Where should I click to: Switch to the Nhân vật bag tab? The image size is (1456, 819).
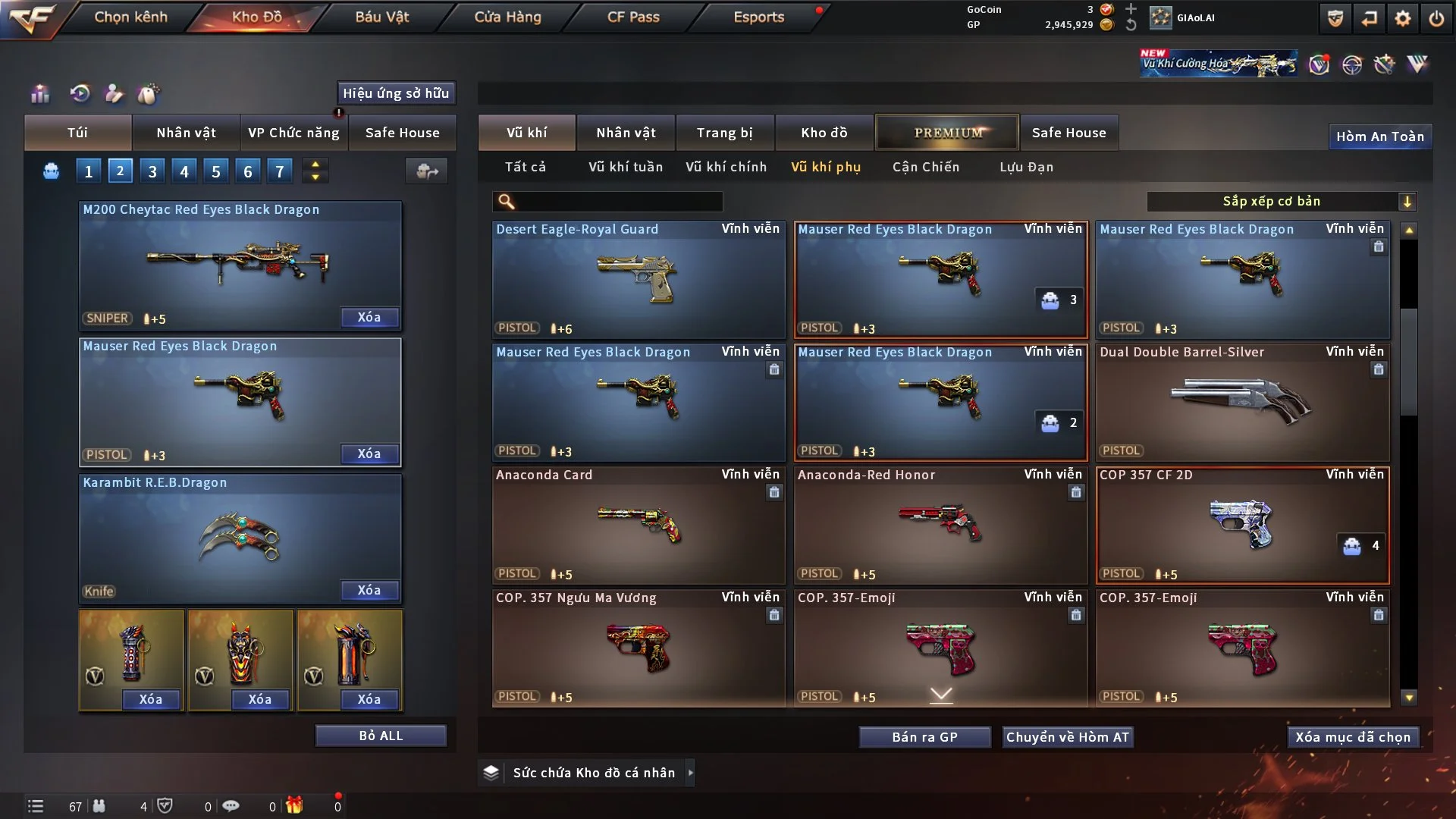[186, 133]
